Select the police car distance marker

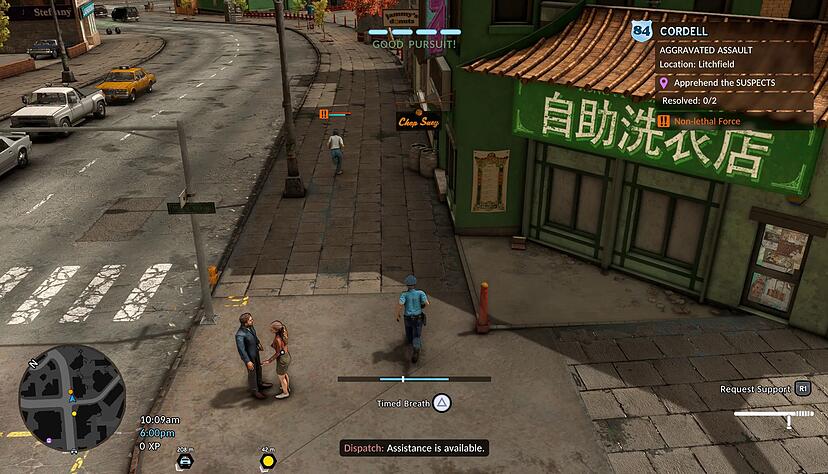(185, 460)
